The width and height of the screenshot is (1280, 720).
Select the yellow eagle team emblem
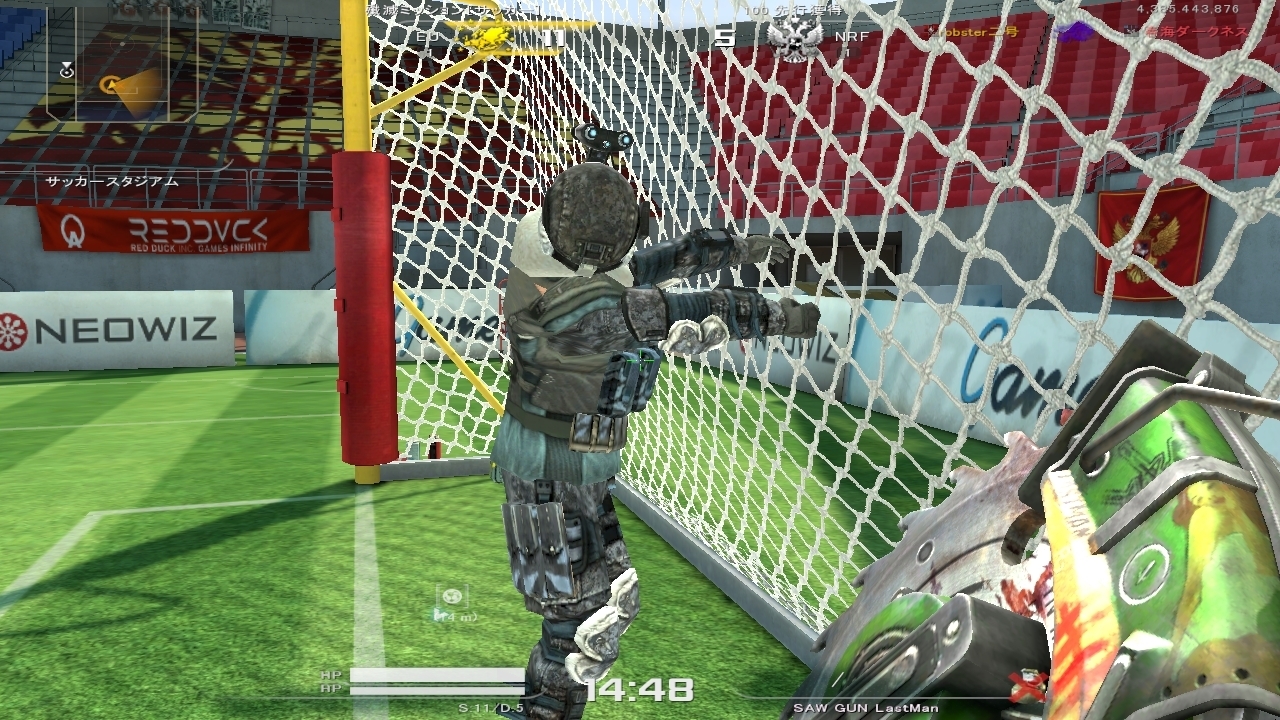[485, 37]
